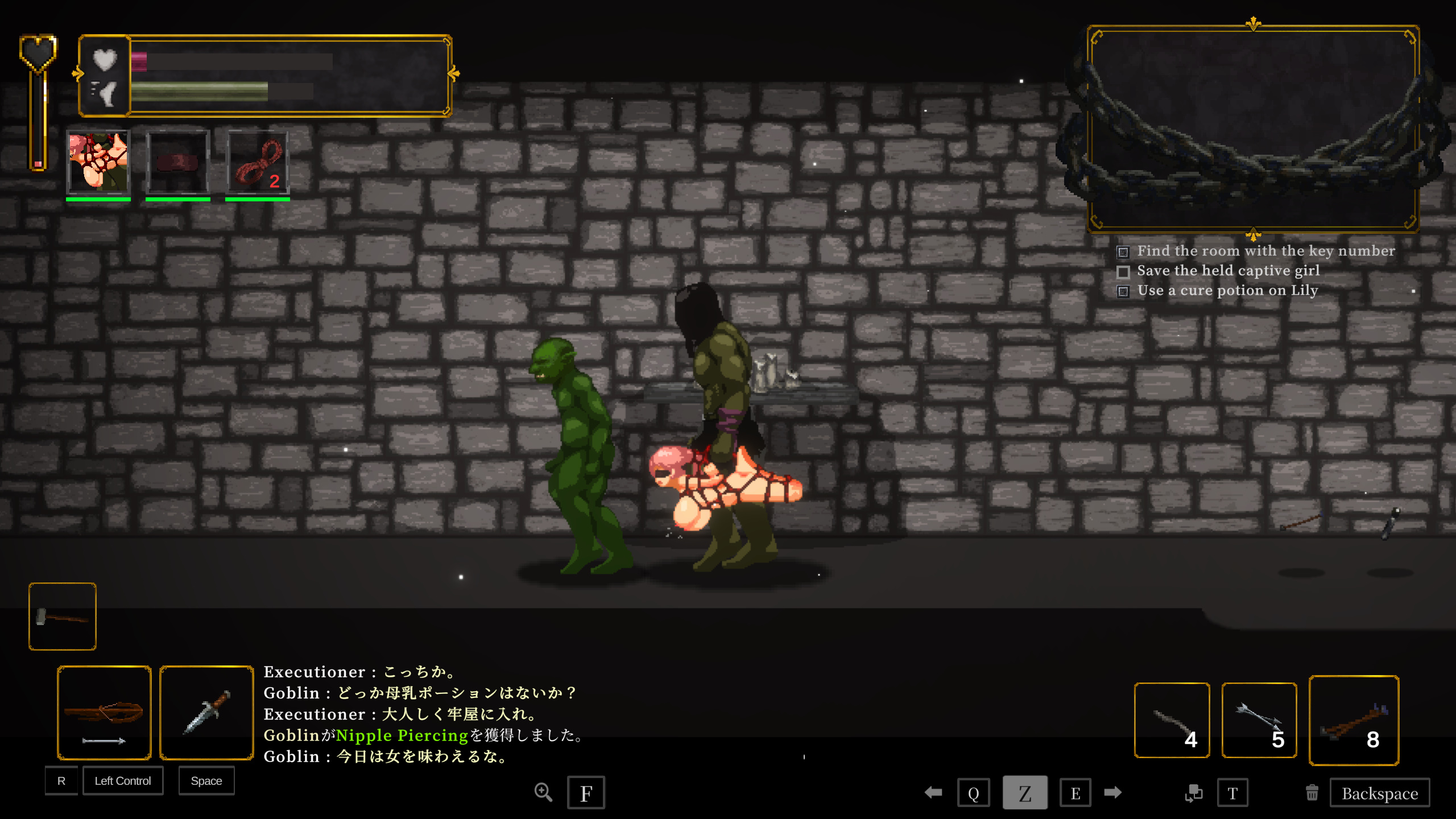1456x819 pixels.
Task: Click the green durability bar under the rope
Action: (x=257, y=200)
